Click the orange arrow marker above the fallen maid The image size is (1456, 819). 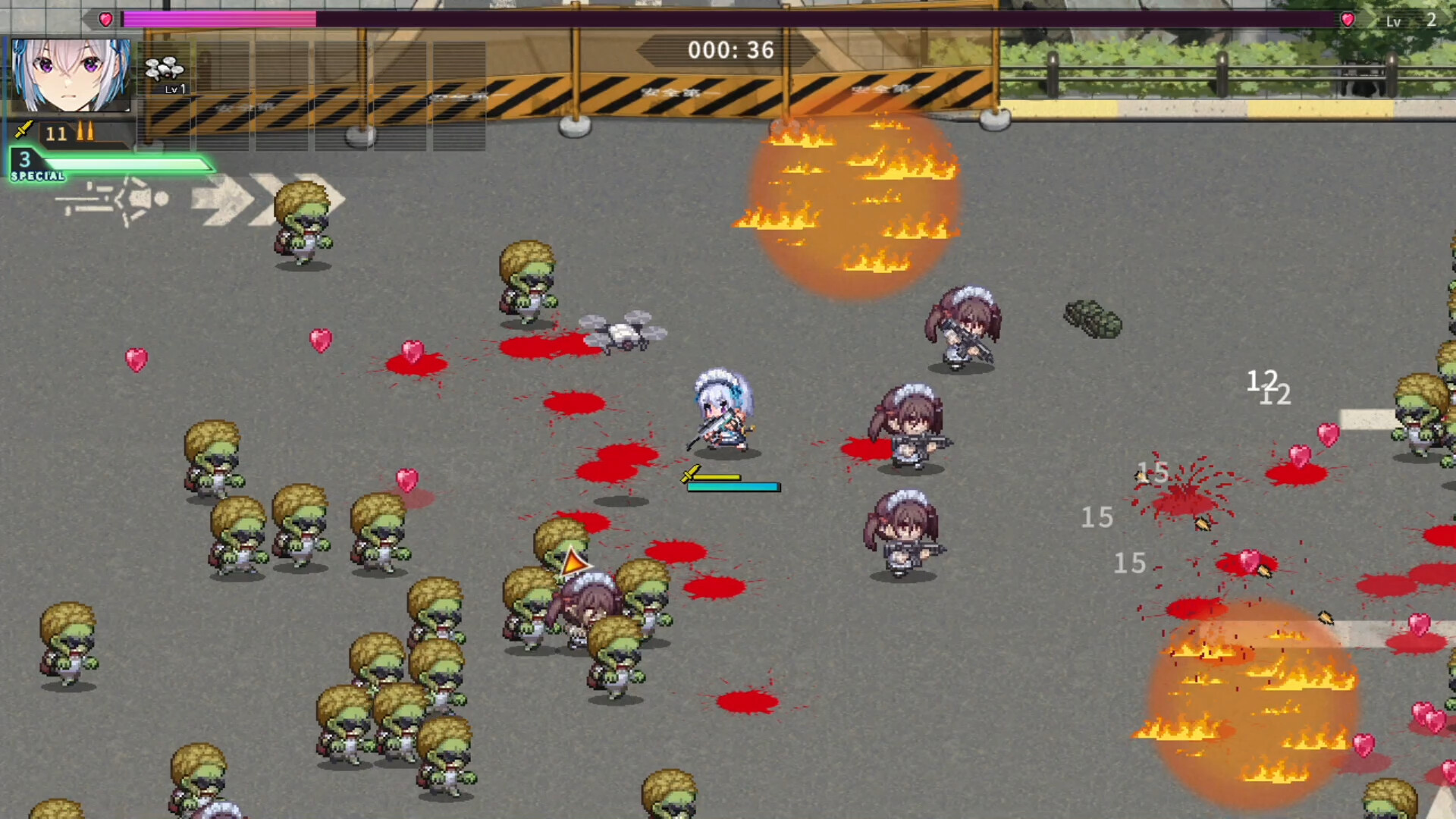tap(574, 563)
